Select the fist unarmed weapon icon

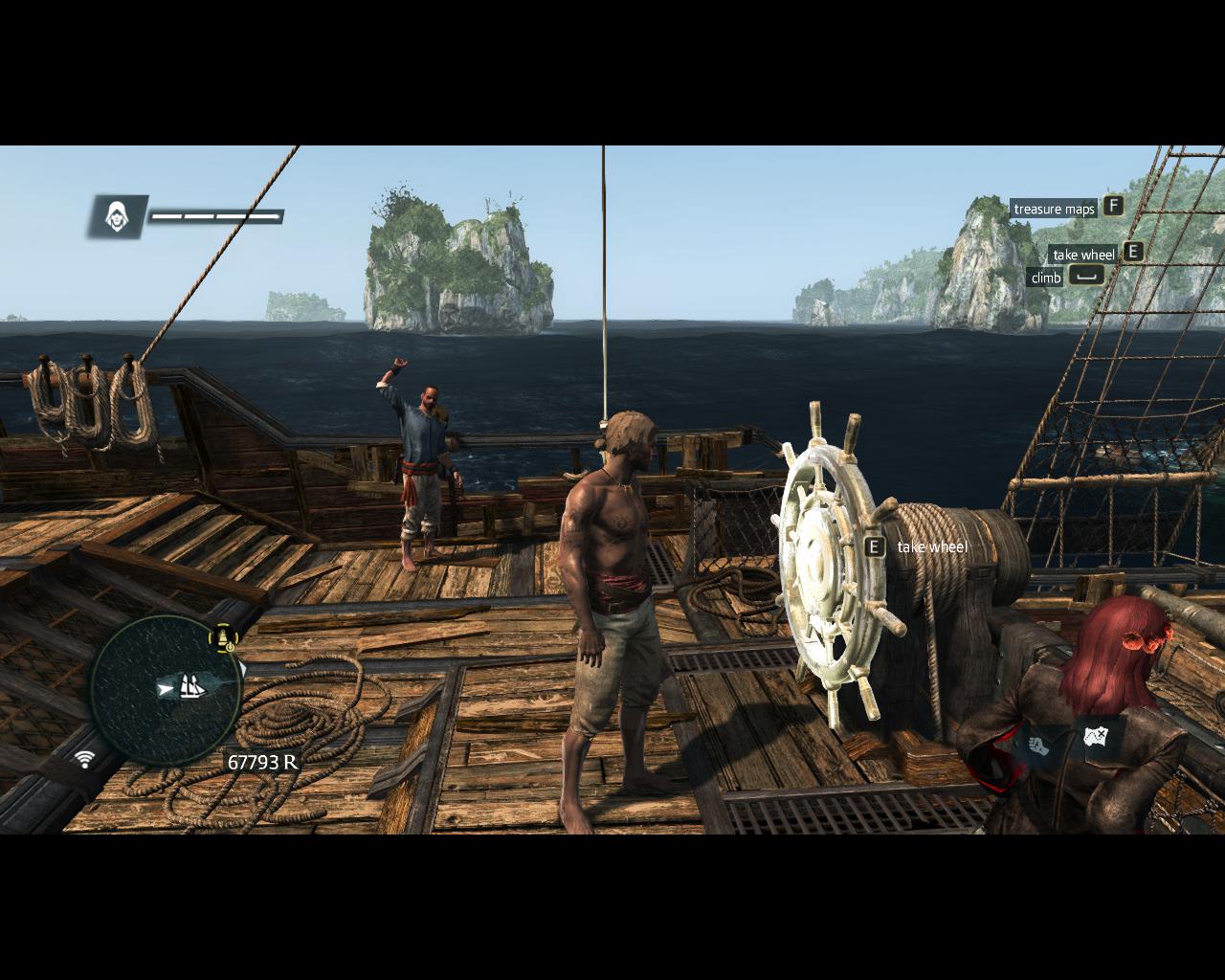pos(1038,743)
